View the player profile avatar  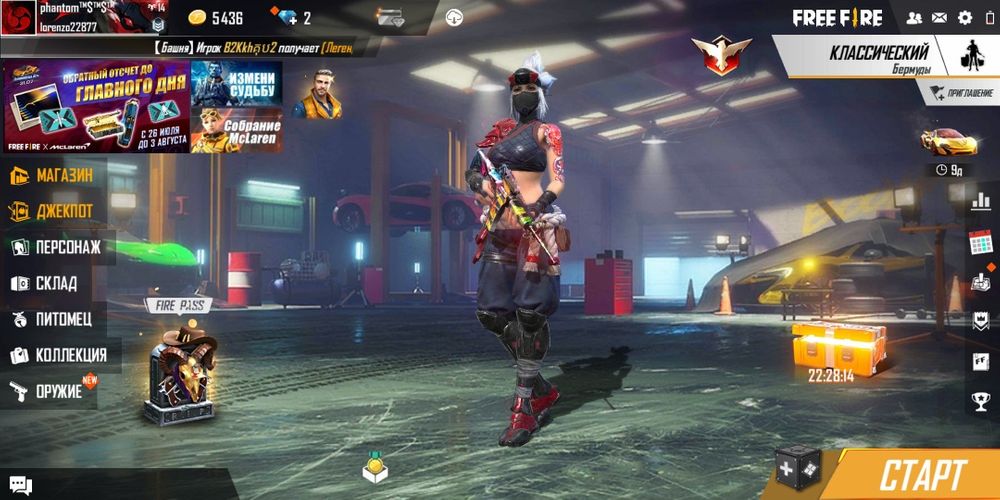point(19,17)
